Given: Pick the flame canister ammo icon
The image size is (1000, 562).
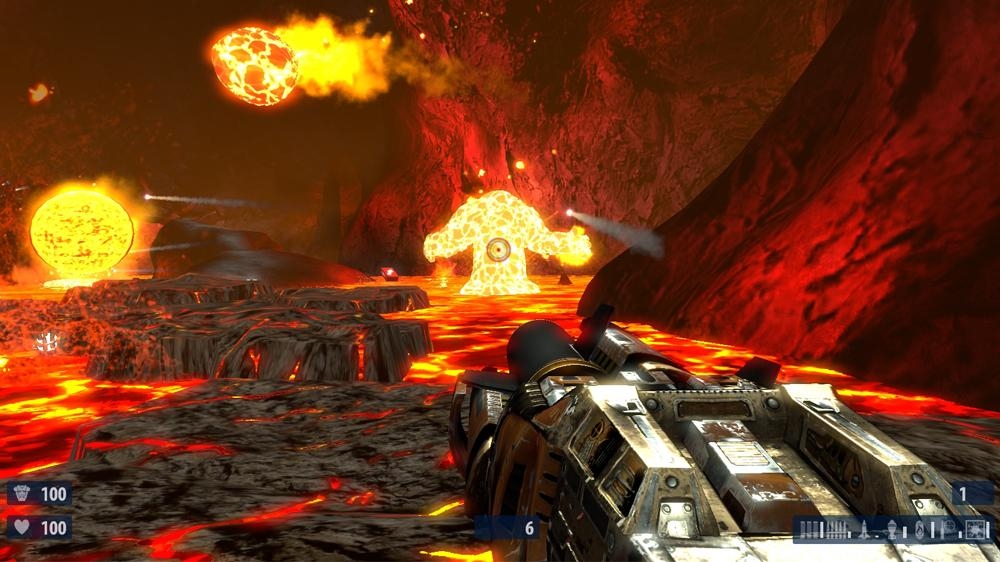Looking at the screenshot, I should tap(919, 530).
